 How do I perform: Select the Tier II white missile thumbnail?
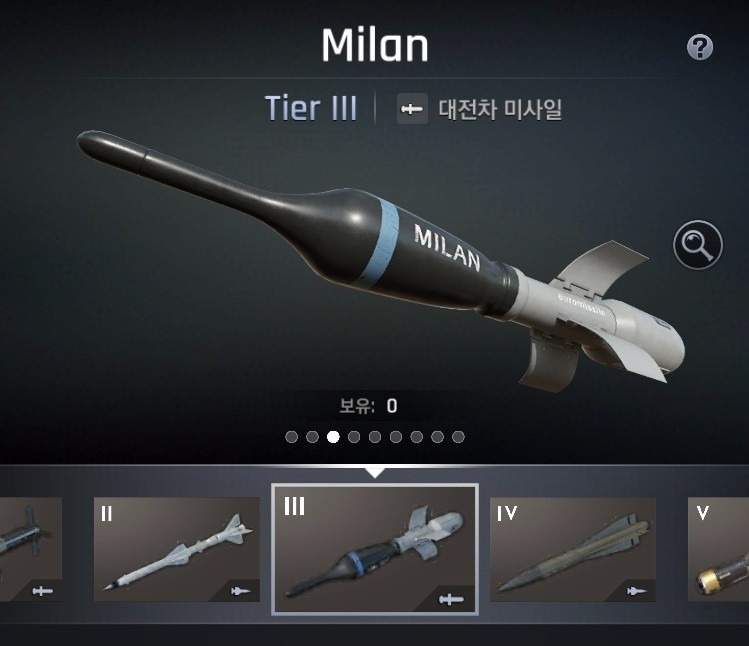(x=176, y=549)
